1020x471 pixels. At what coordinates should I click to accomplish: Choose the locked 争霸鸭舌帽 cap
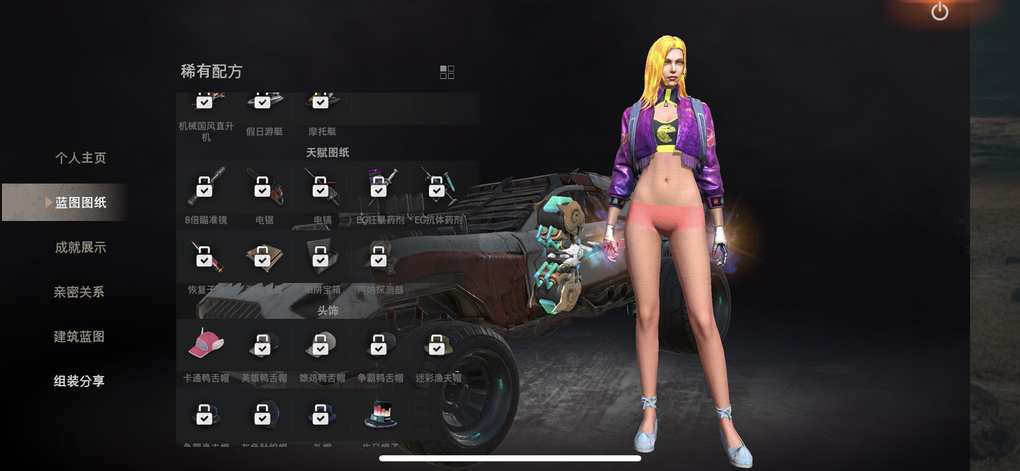(379, 345)
